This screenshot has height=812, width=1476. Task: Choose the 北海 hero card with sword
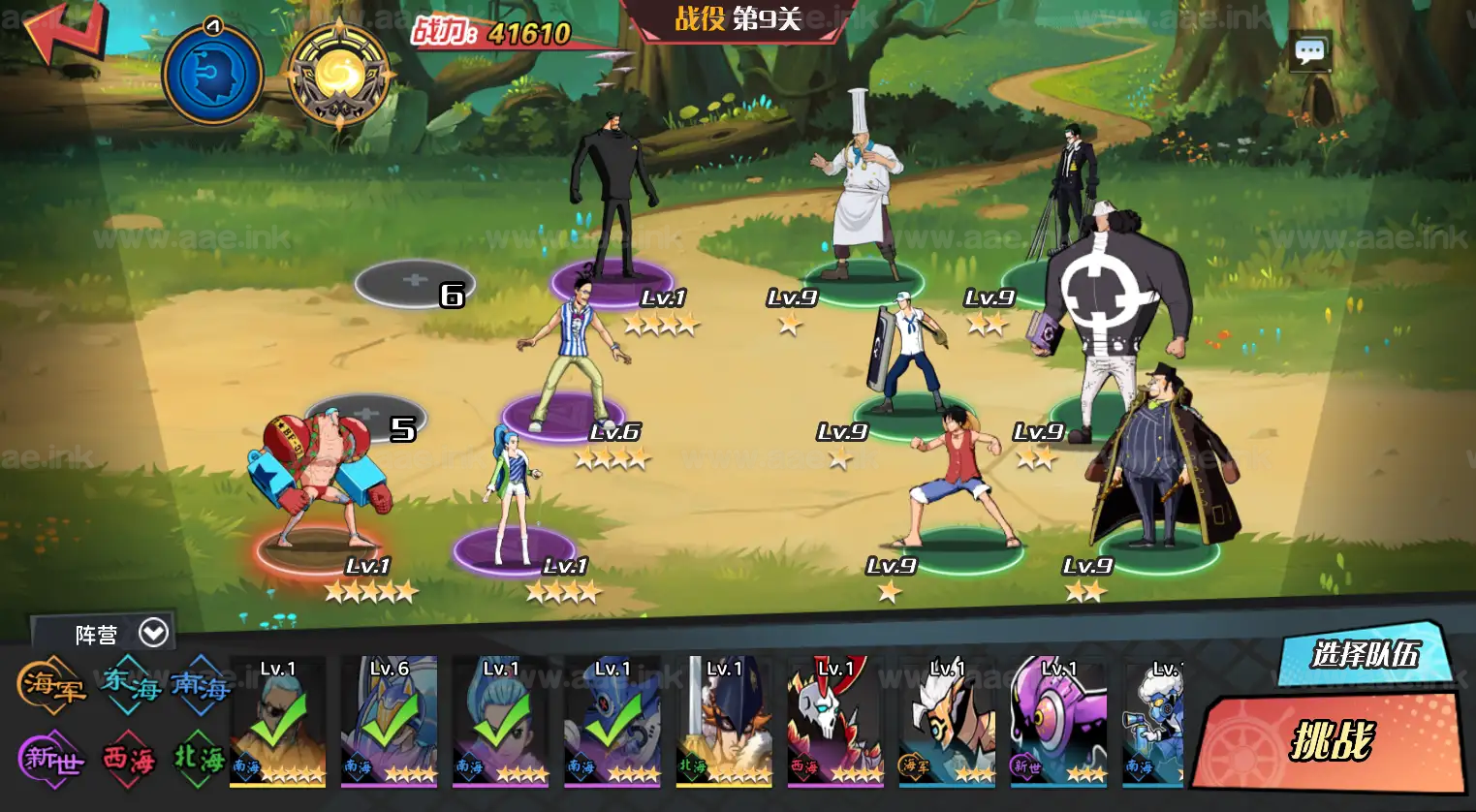pyautogui.click(x=723, y=721)
